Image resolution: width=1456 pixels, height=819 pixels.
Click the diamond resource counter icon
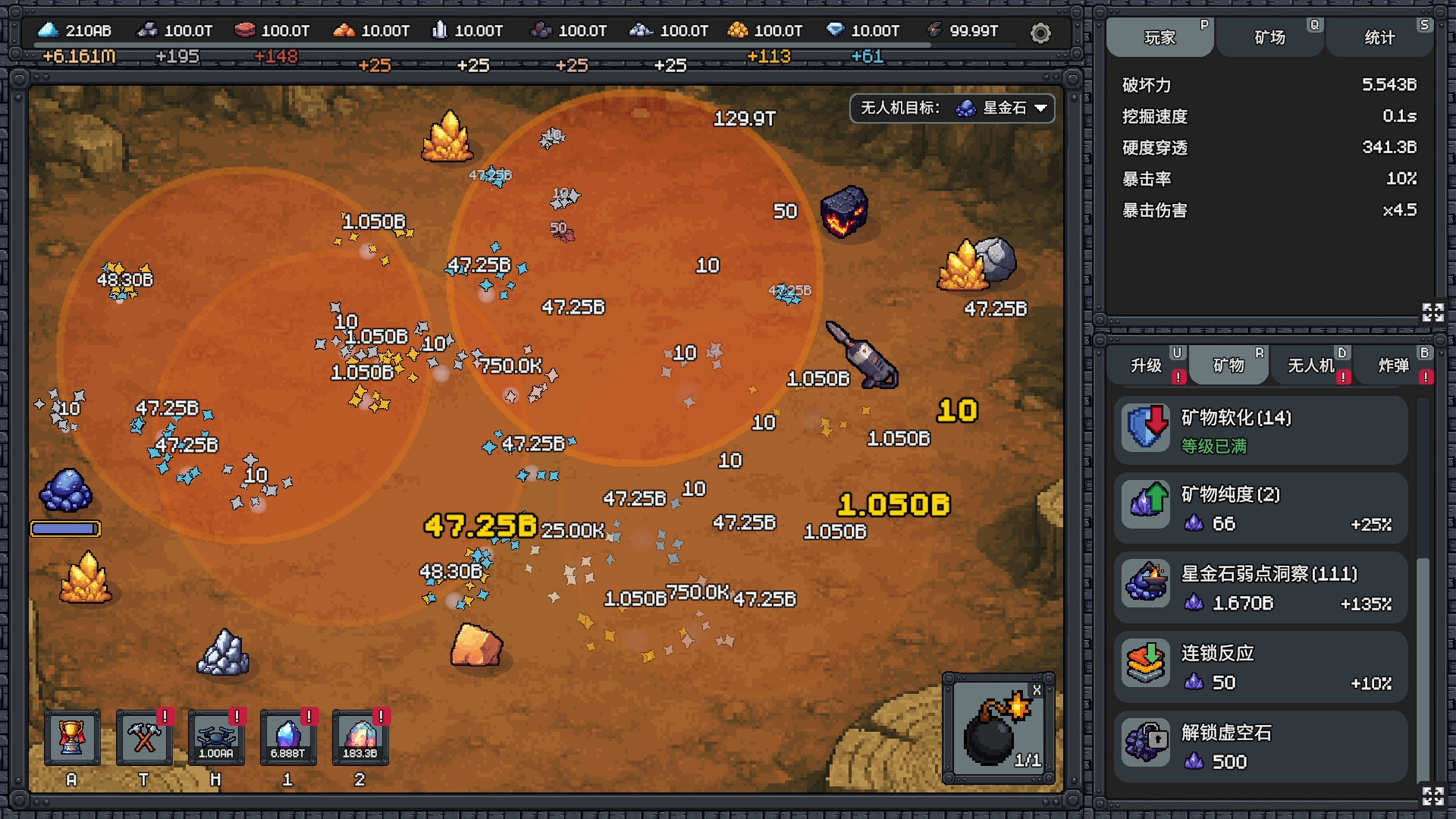tap(837, 30)
